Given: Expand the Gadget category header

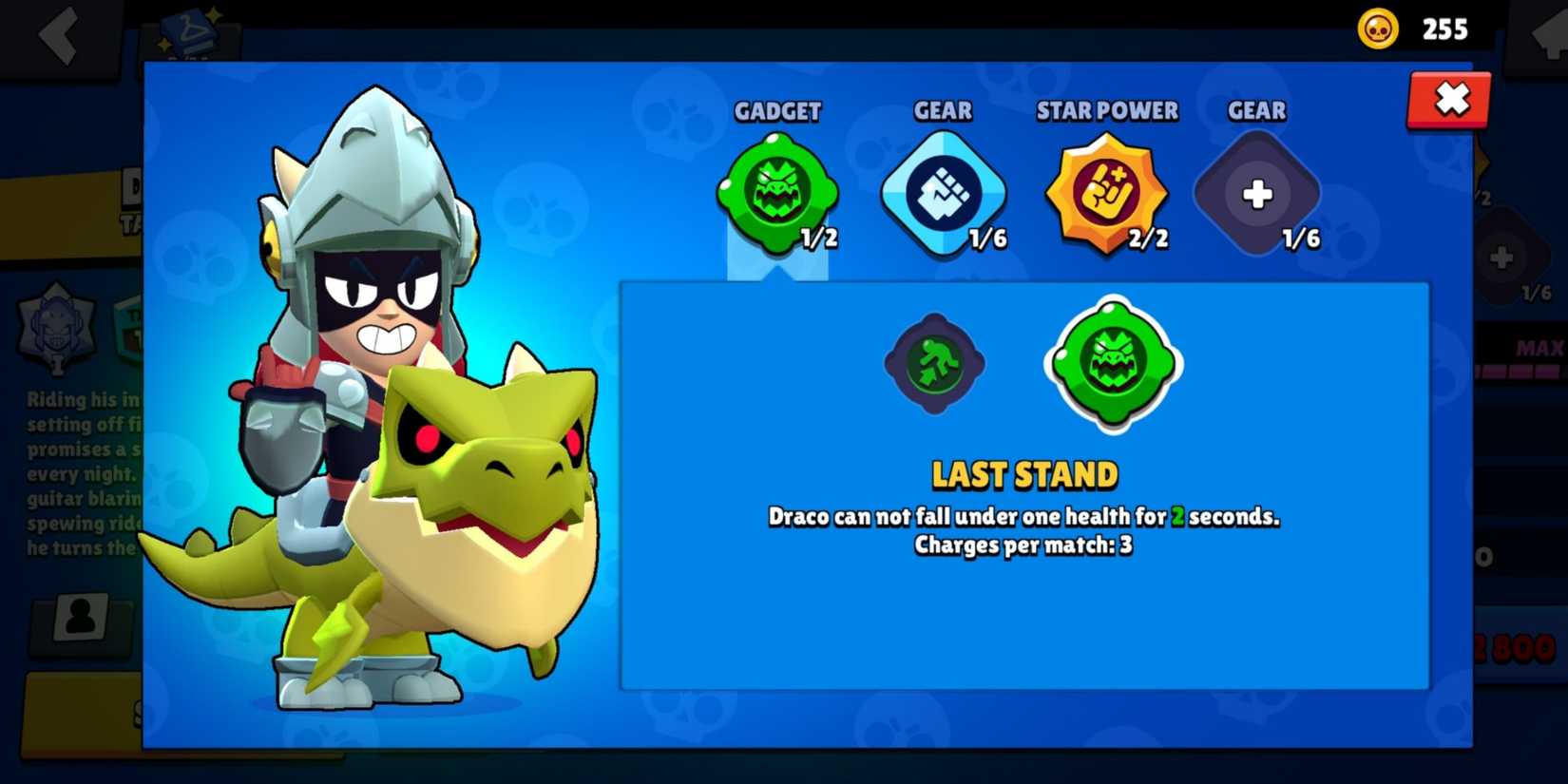Looking at the screenshot, I should click(x=779, y=111).
